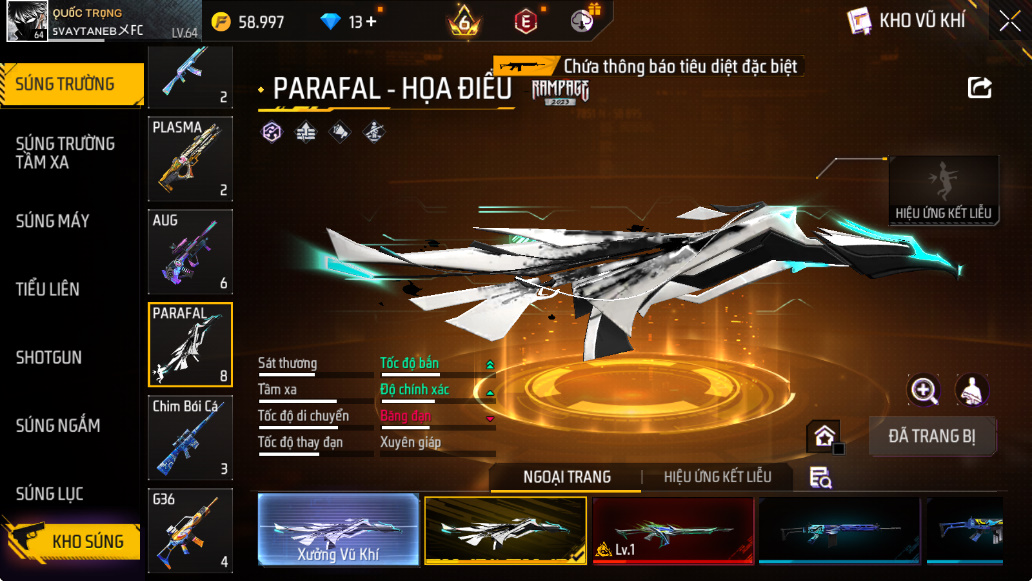The height and width of the screenshot is (581, 1032).
Task: Choose the AUG weapon tile
Action: pyautogui.click(x=190, y=251)
